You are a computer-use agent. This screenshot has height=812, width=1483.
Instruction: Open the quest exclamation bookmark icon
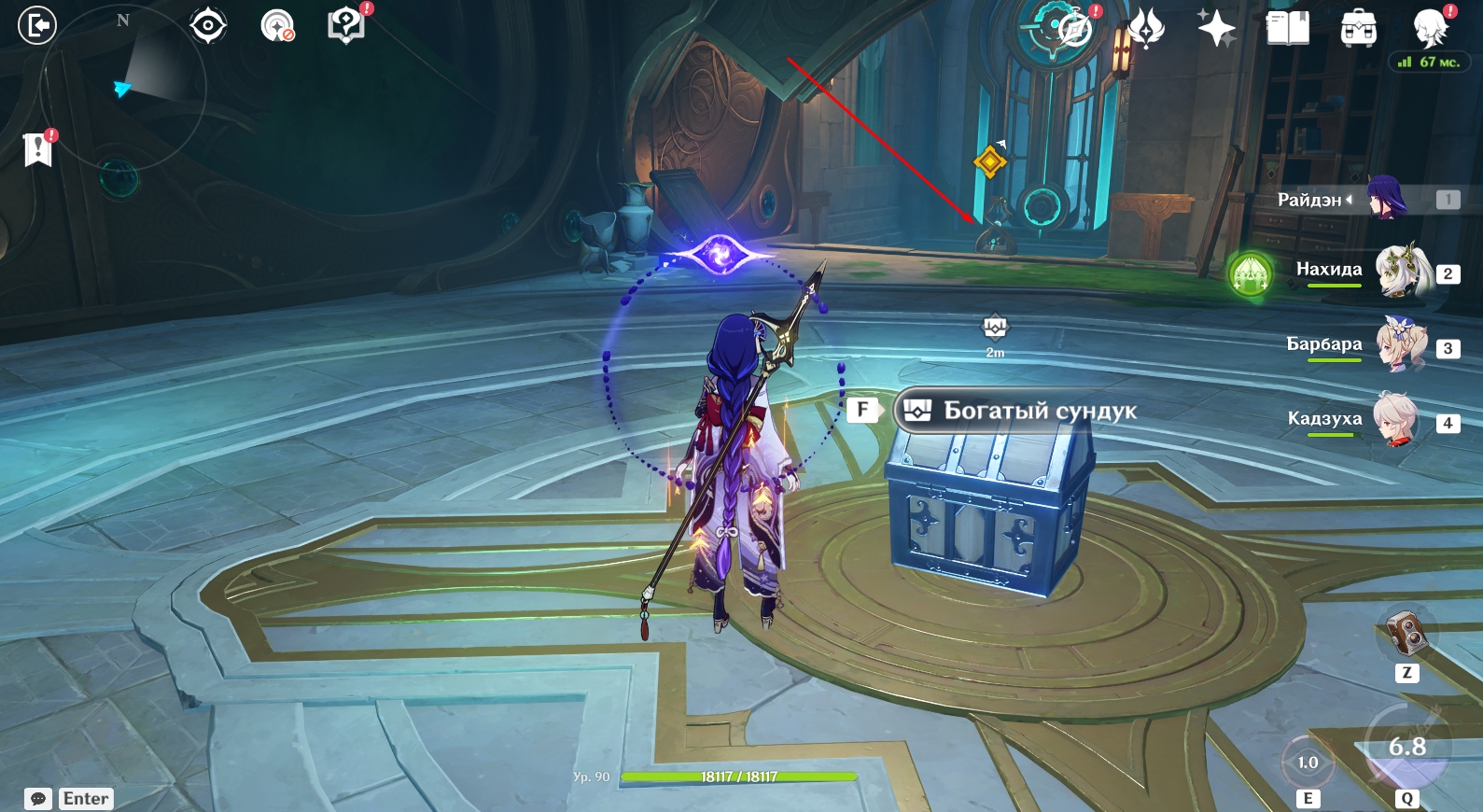[37, 149]
